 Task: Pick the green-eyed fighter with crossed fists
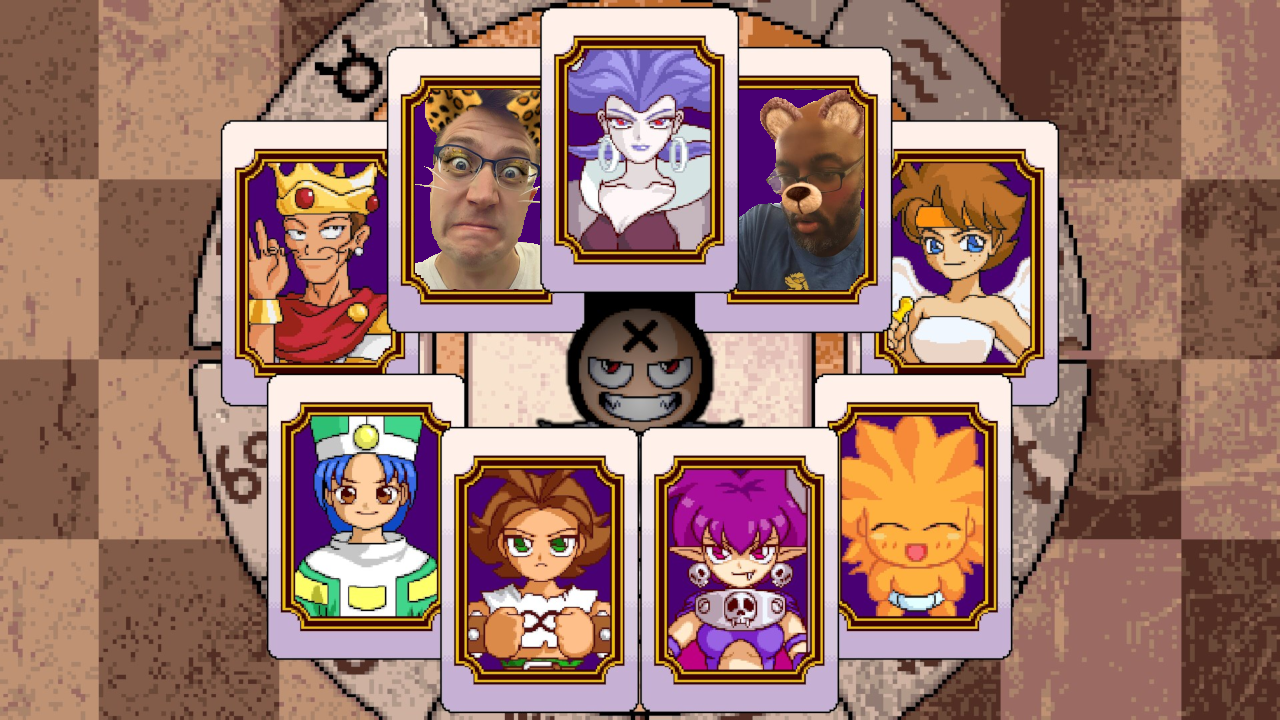coord(539,570)
